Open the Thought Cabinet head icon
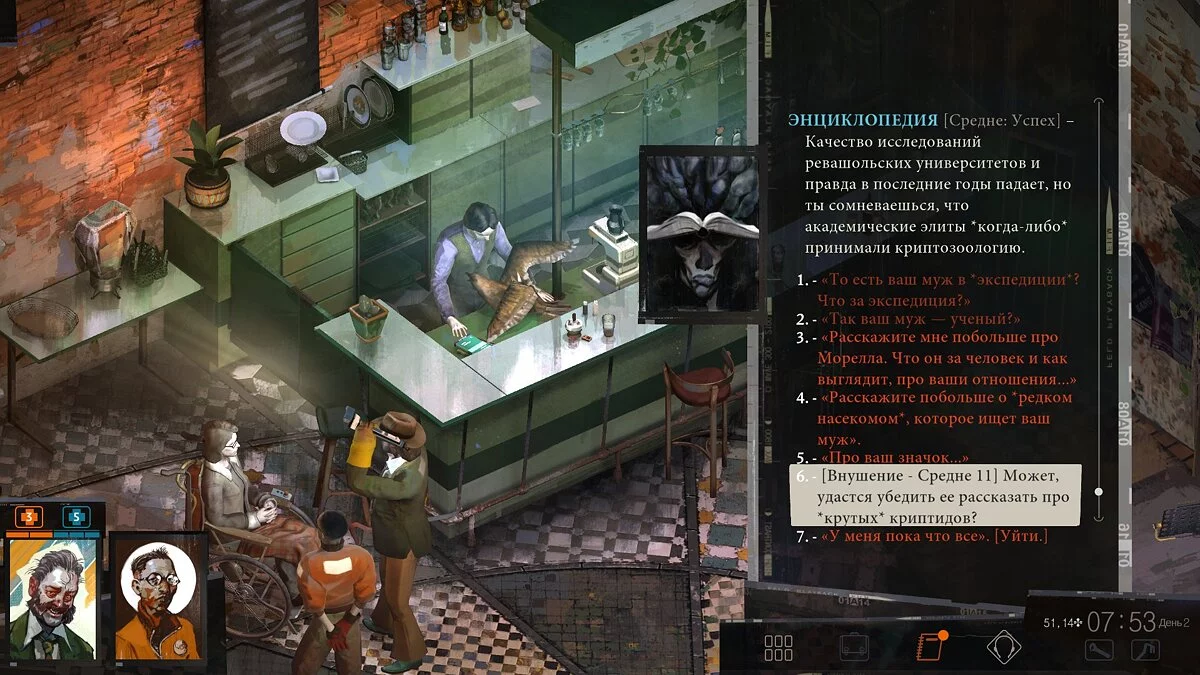Viewport: 1200px width, 675px height. (1003, 648)
